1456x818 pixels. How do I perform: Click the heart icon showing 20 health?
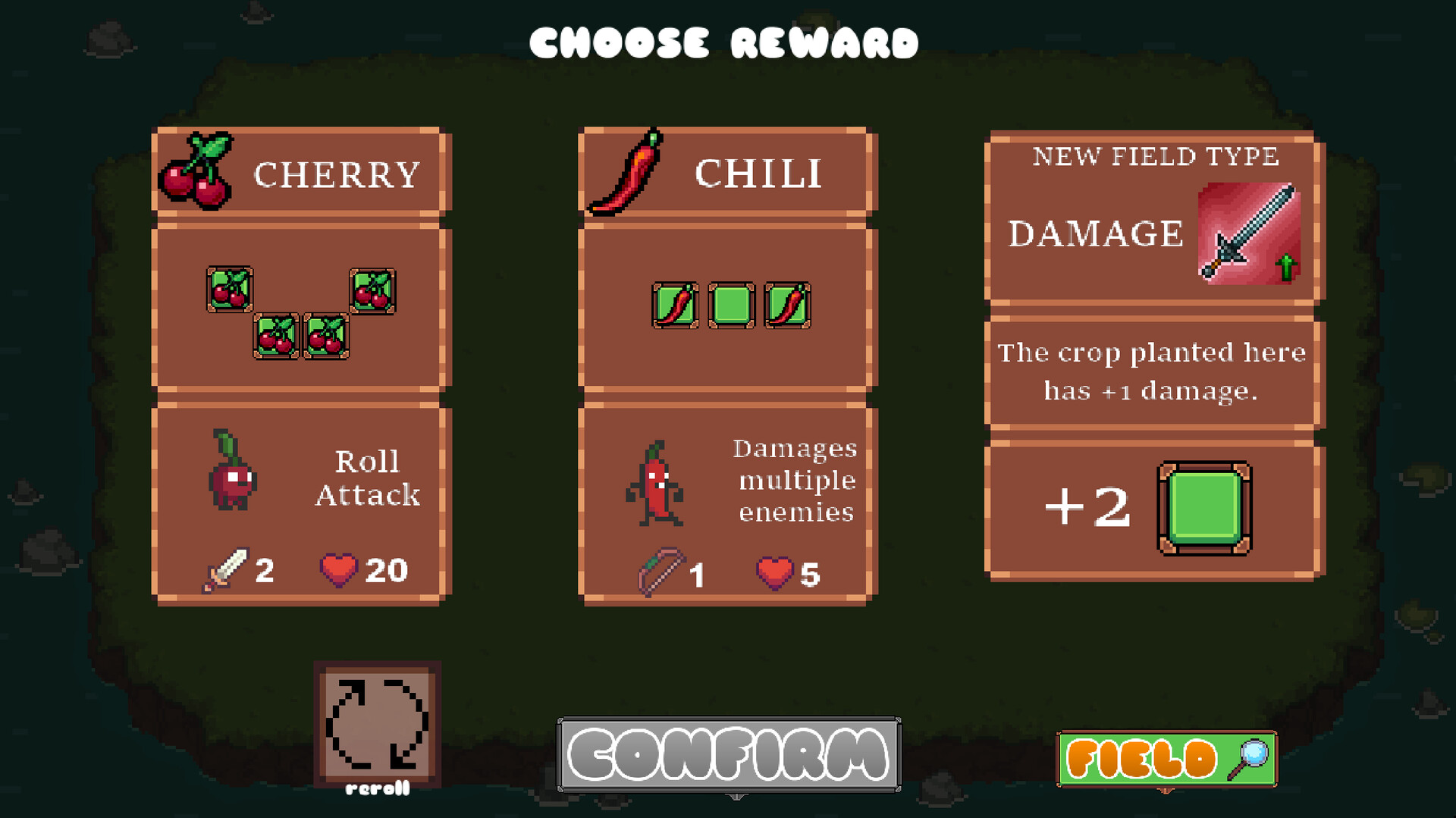339,570
